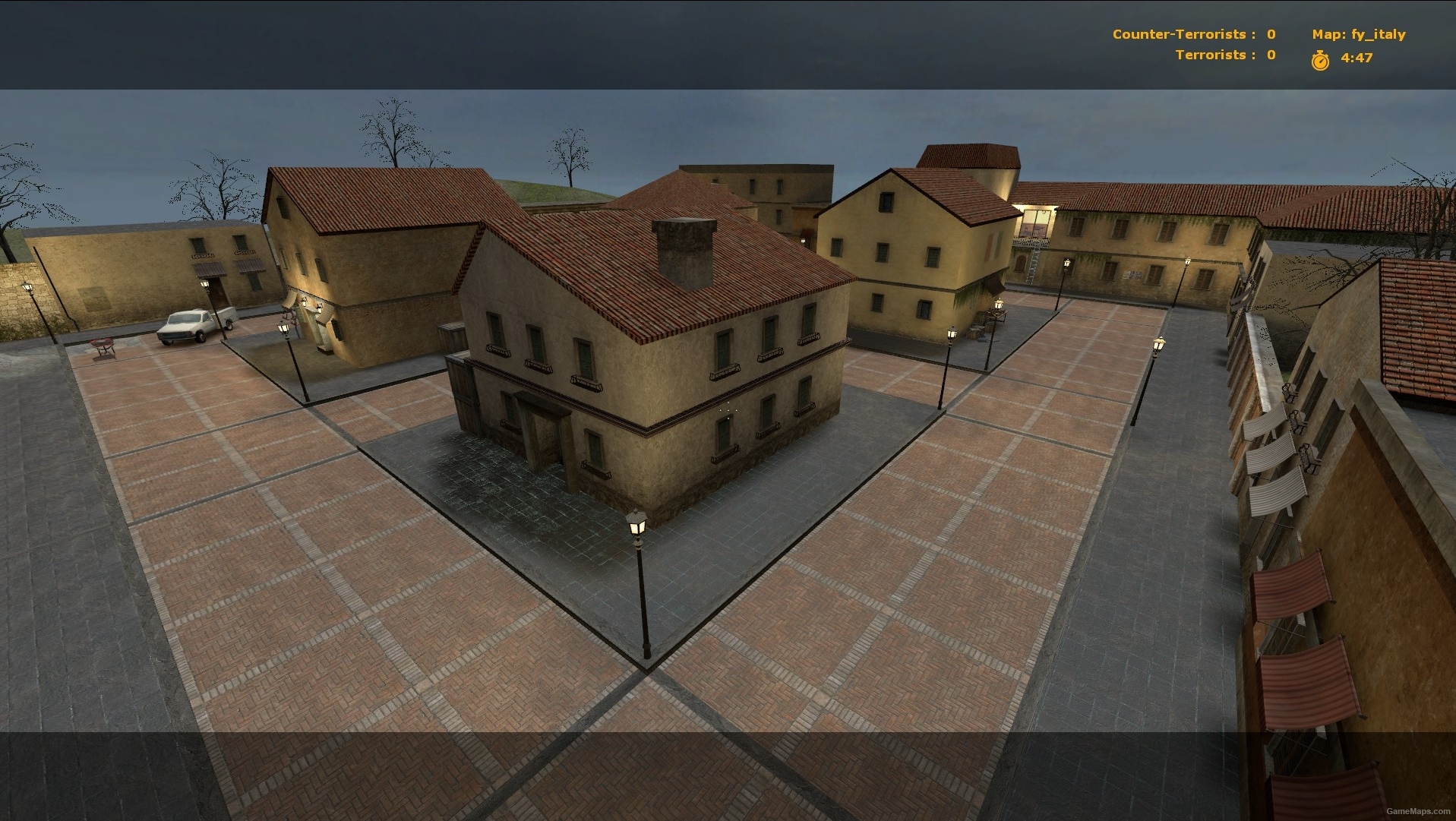1456x821 pixels.
Task: Click the Terrorists score label
Action: (x=1211, y=54)
